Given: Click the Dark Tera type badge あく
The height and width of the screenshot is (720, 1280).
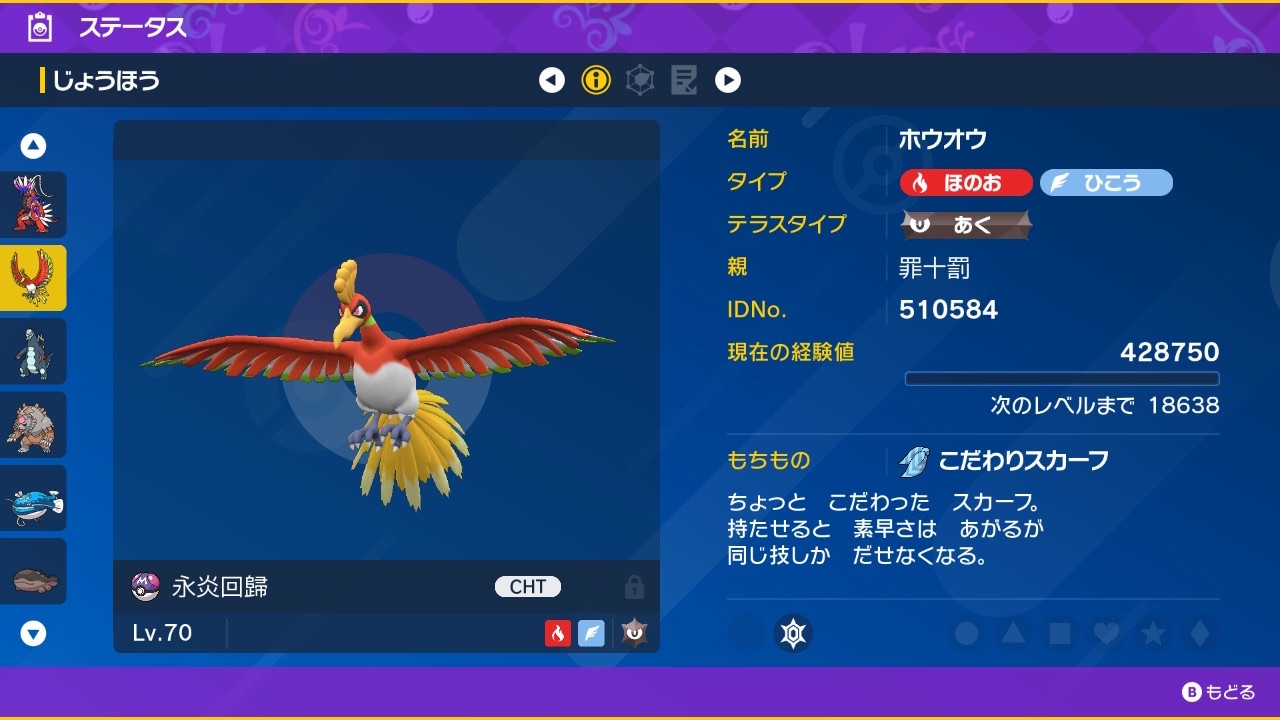Looking at the screenshot, I should 965,225.
